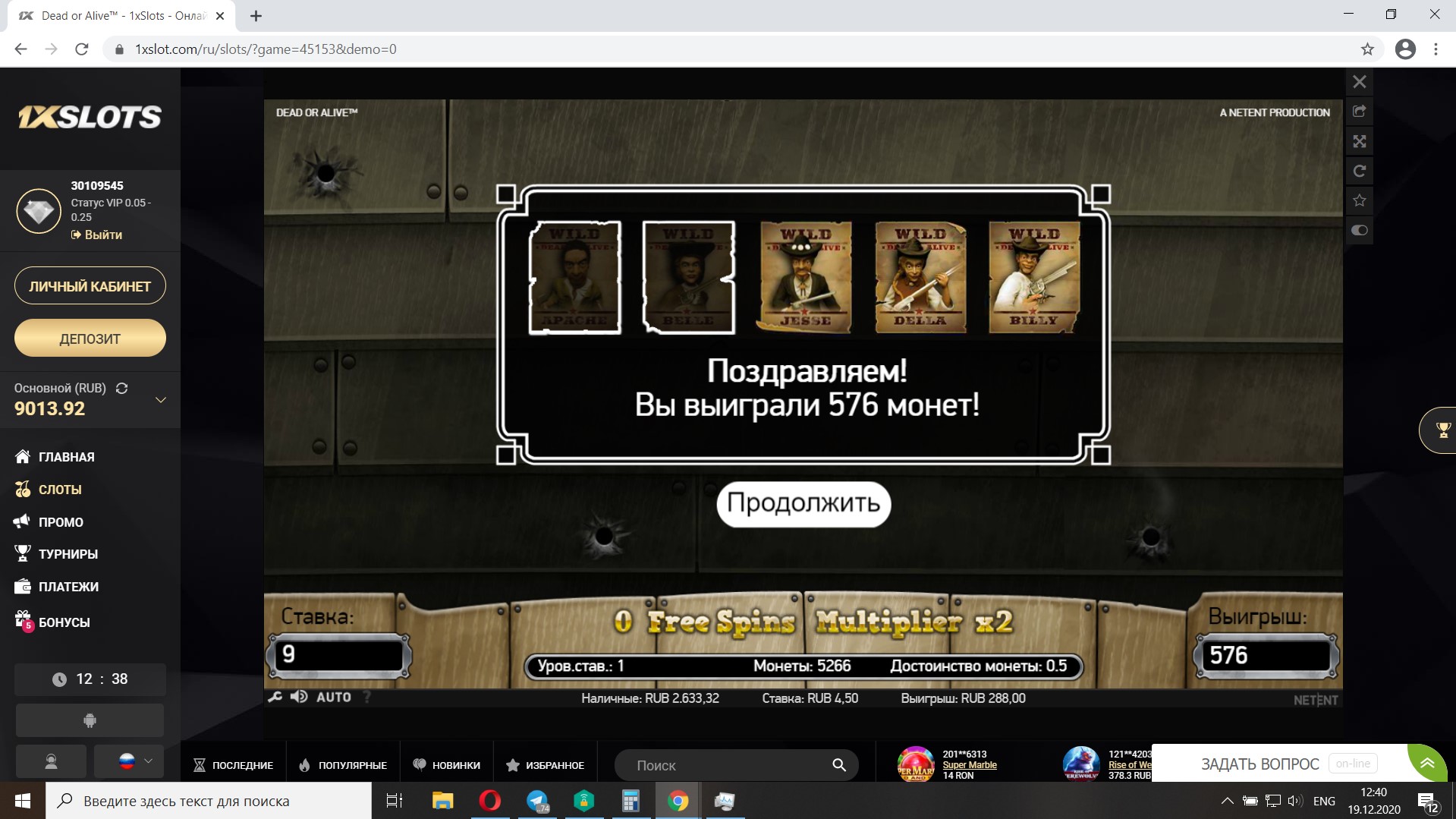Open ЛИЧНЫЙ КАБИНЕТ account page

coord(90,286)
